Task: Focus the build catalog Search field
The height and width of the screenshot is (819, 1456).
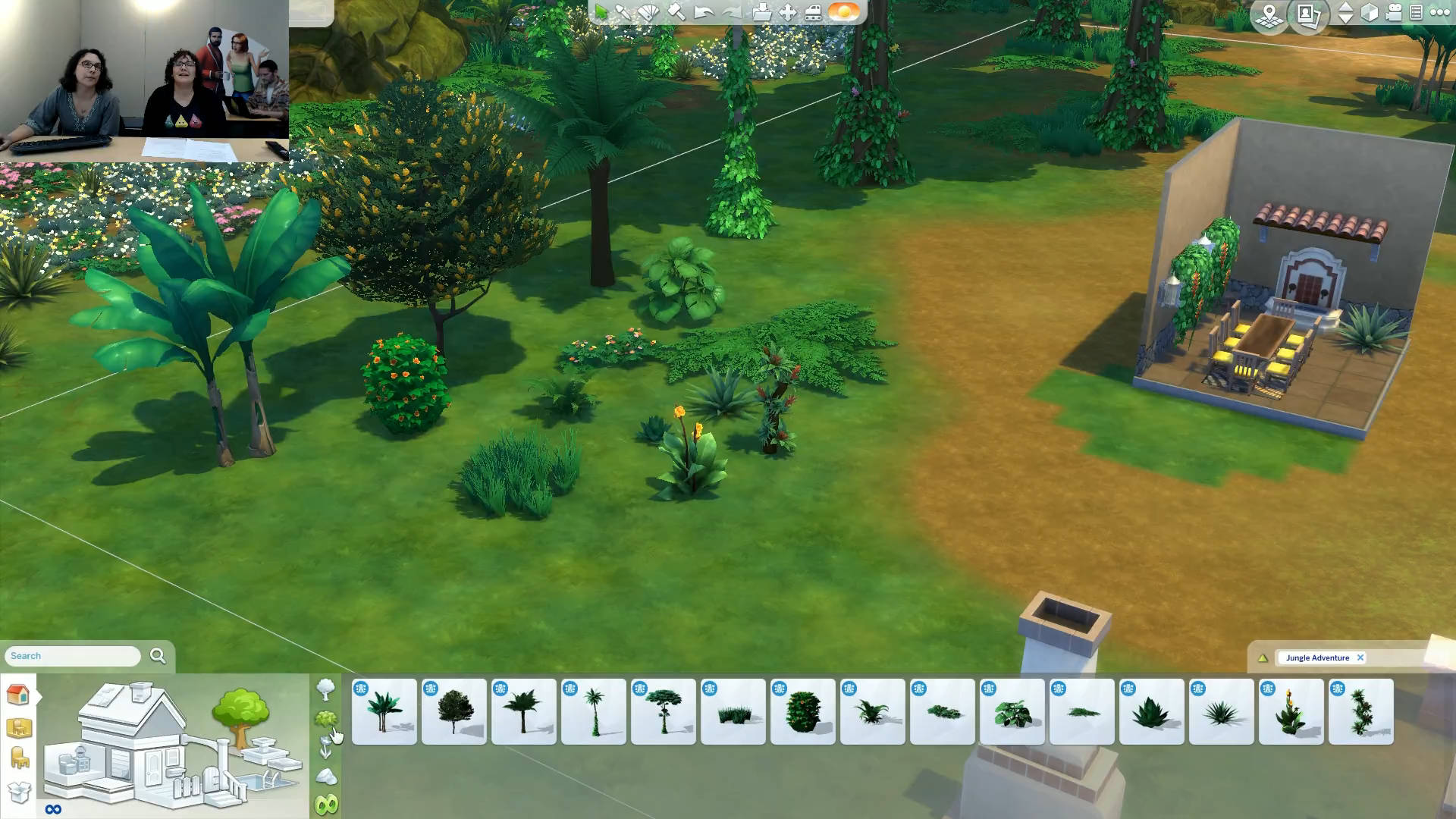Action: coord(73,656)
